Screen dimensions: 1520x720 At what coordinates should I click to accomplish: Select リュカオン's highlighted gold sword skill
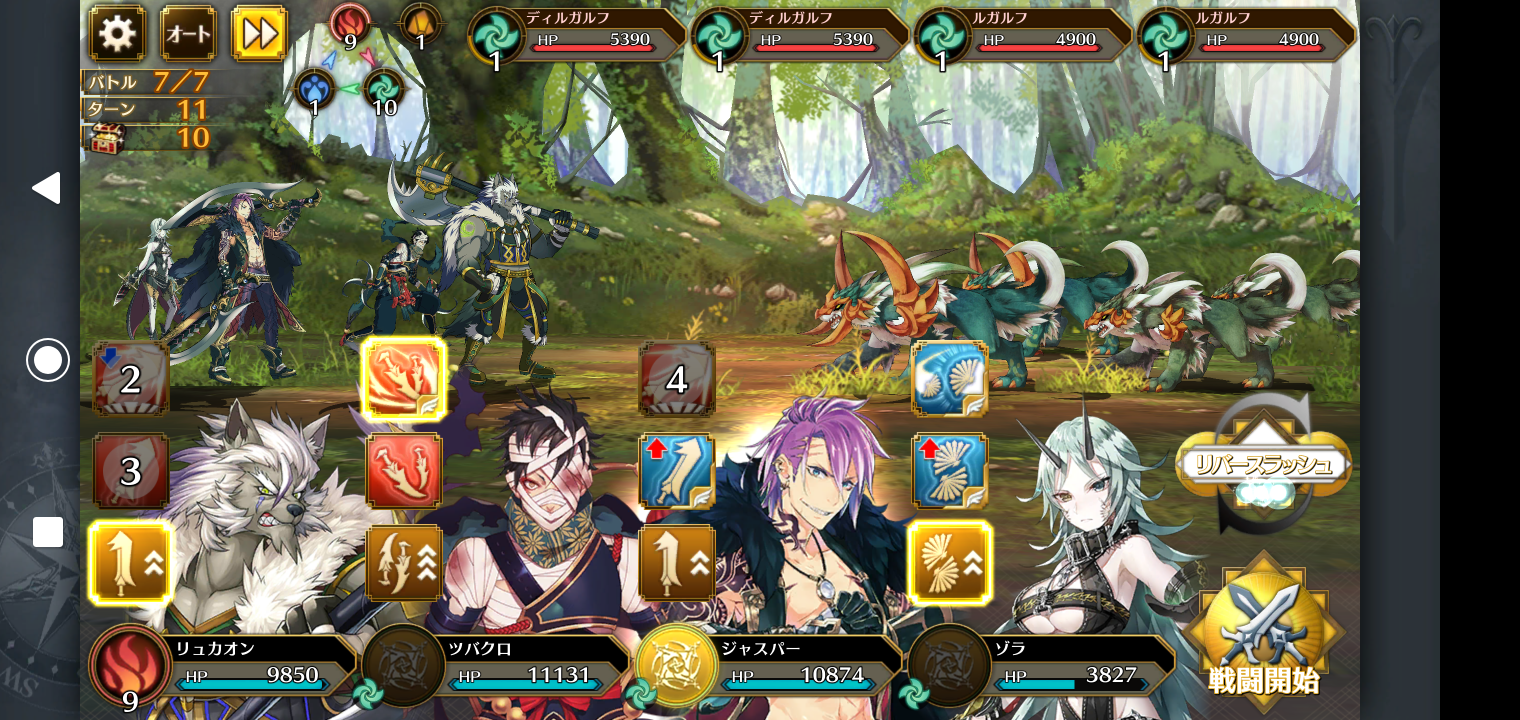coord(131,563)
